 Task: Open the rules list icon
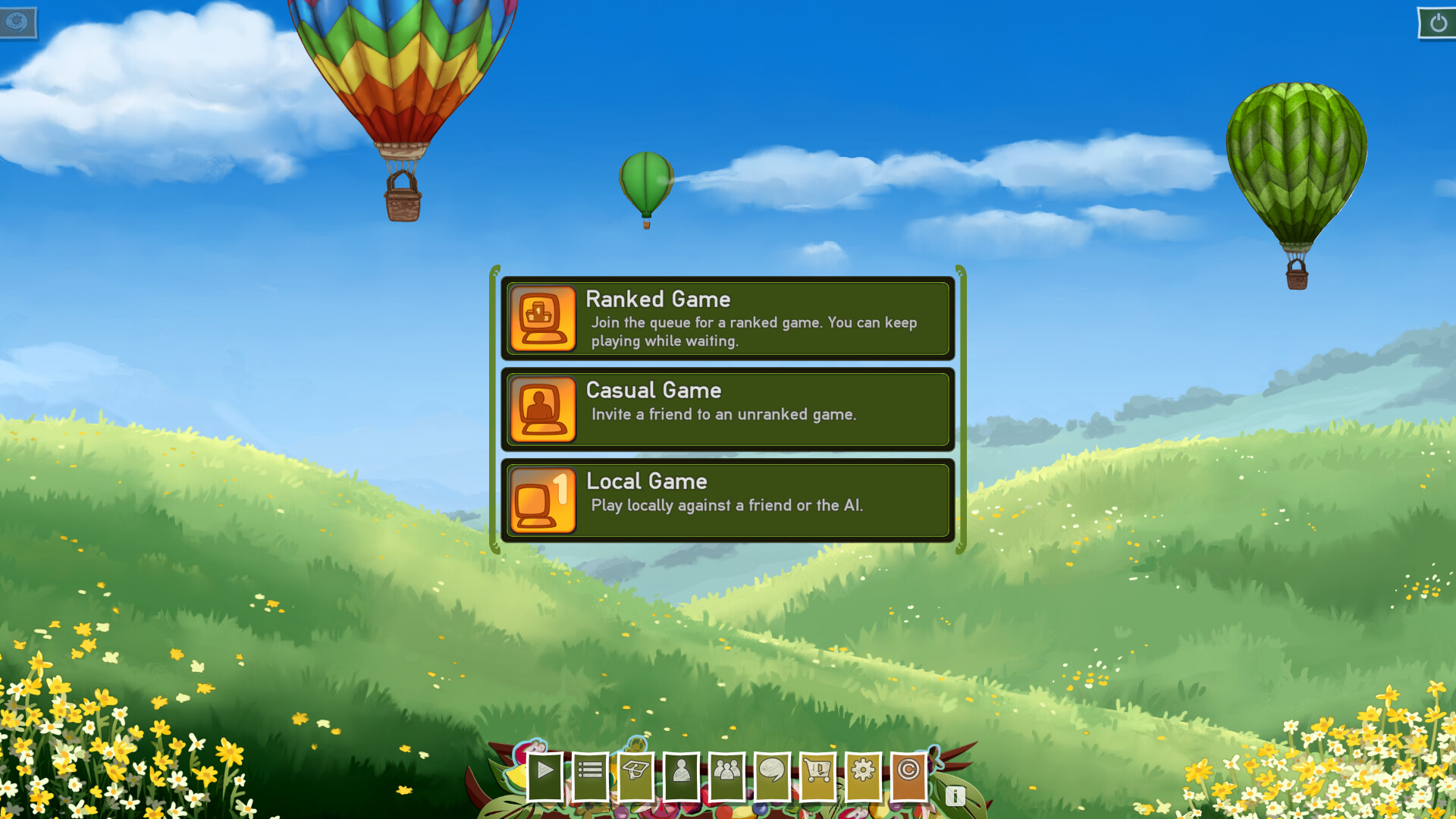pyautogui.click(x=590, y=773)
